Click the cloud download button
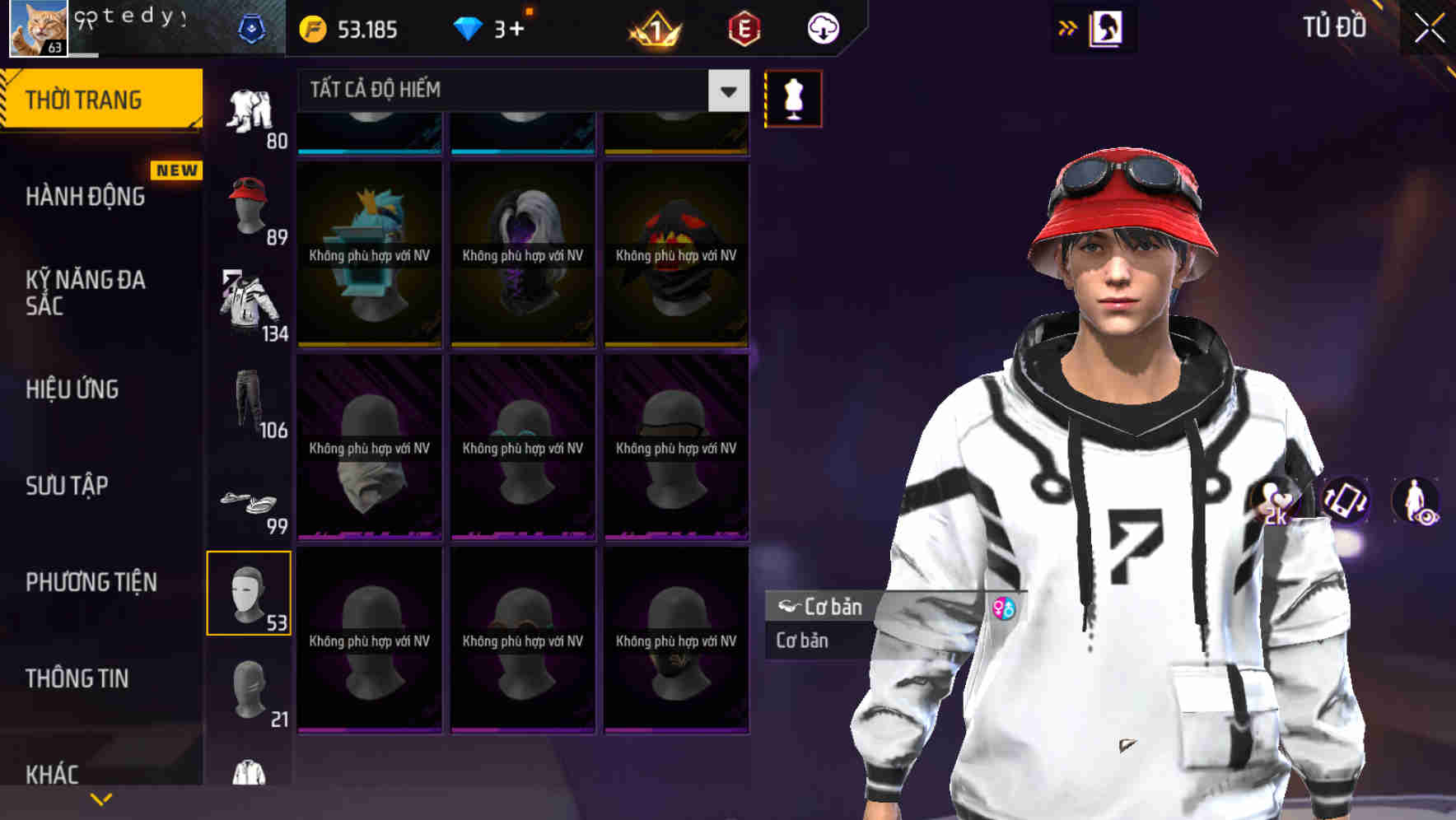The height and width of the screenshot is (820, 1456). coord(820,27)
